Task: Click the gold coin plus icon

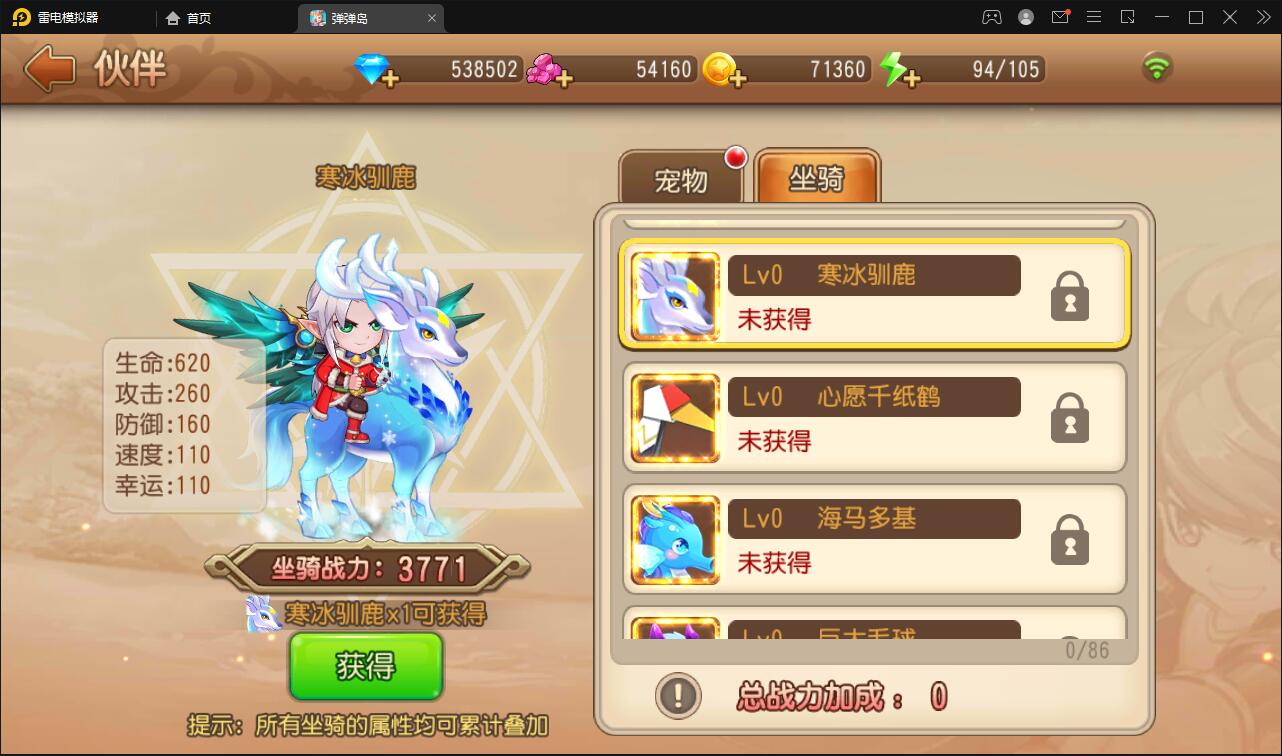Action: [740, 80]
